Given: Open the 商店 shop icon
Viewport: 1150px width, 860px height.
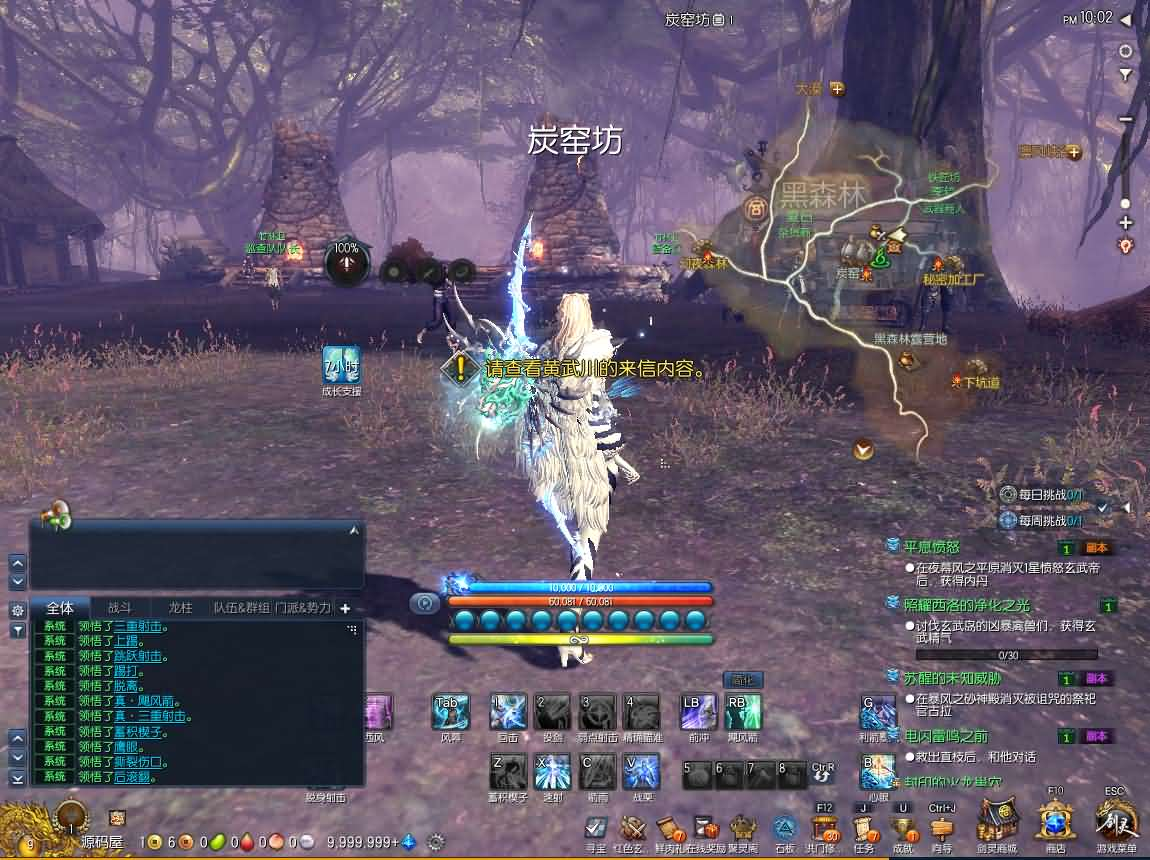Looking at the screenshot, I should (1055, 822).
